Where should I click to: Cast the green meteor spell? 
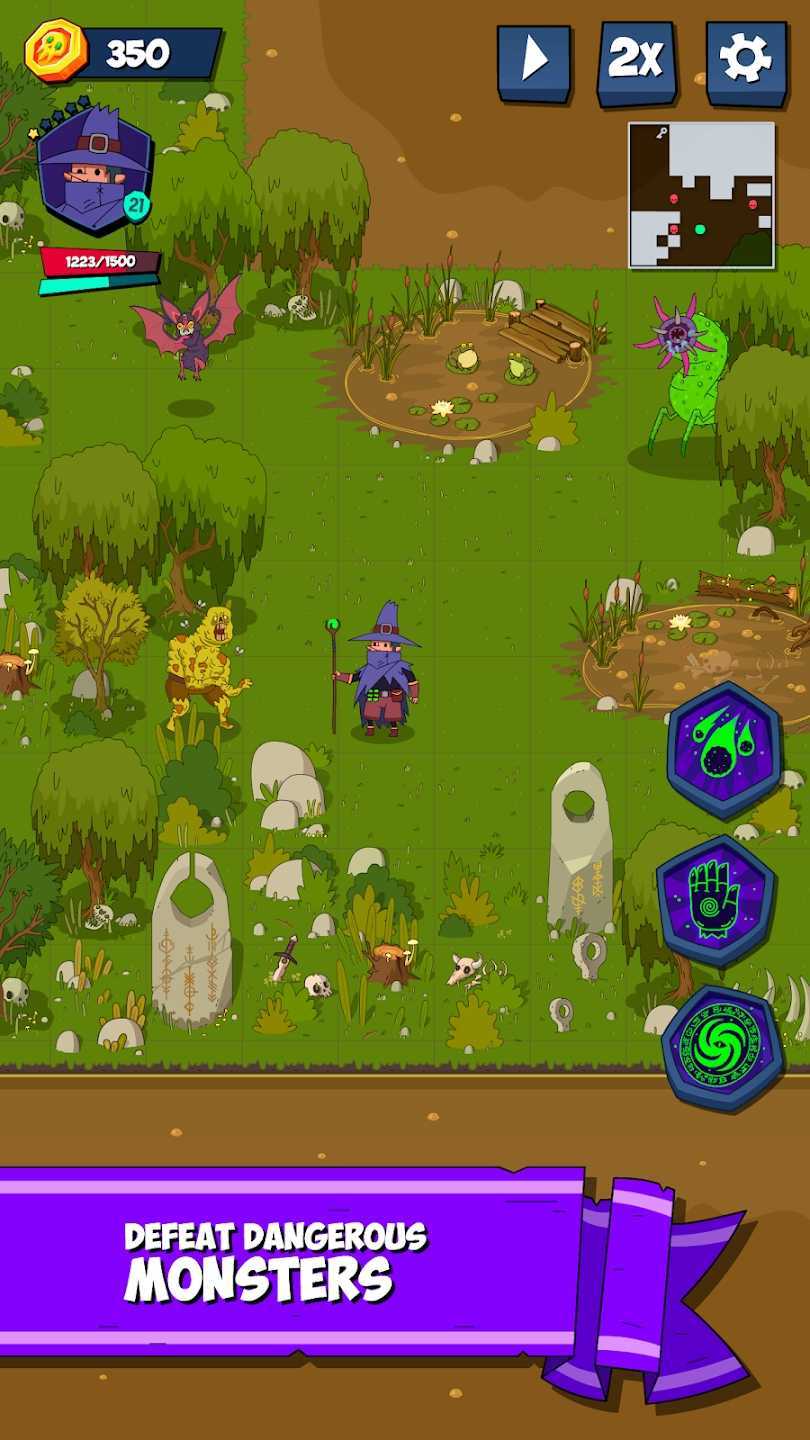point(725,750)
